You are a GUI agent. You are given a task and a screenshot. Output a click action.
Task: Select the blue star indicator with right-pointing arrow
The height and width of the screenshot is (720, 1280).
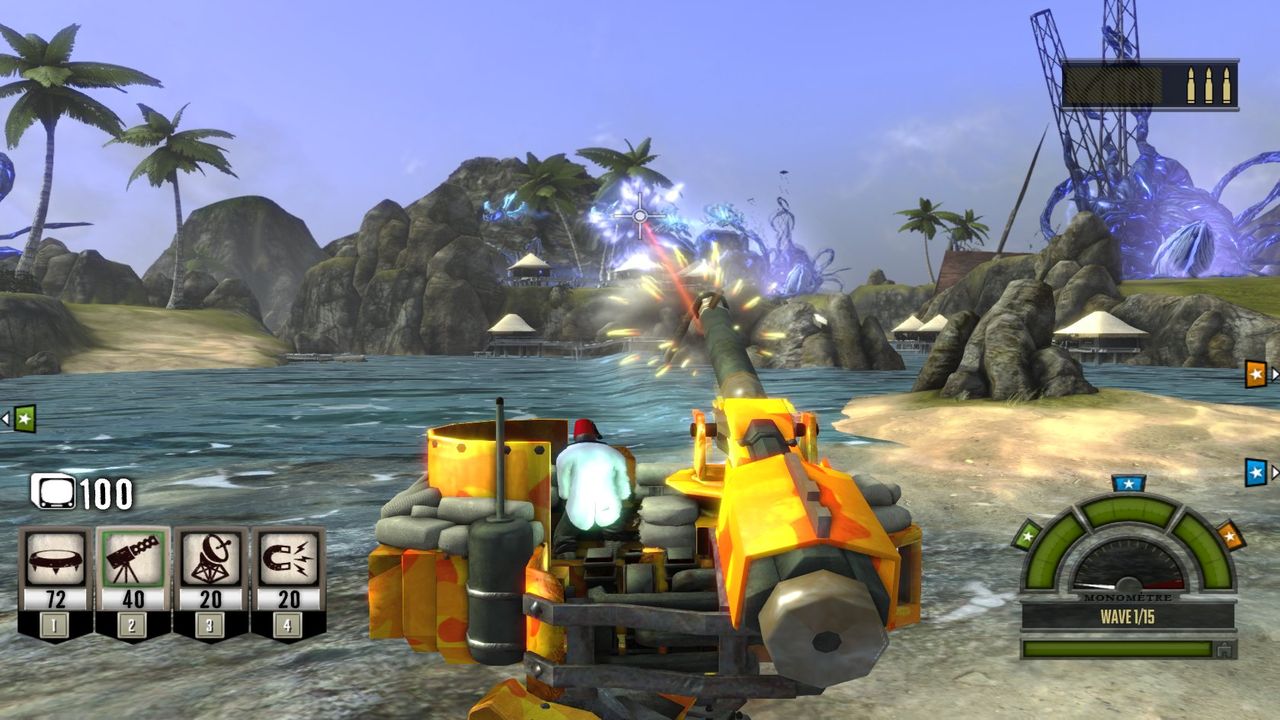1256,472
